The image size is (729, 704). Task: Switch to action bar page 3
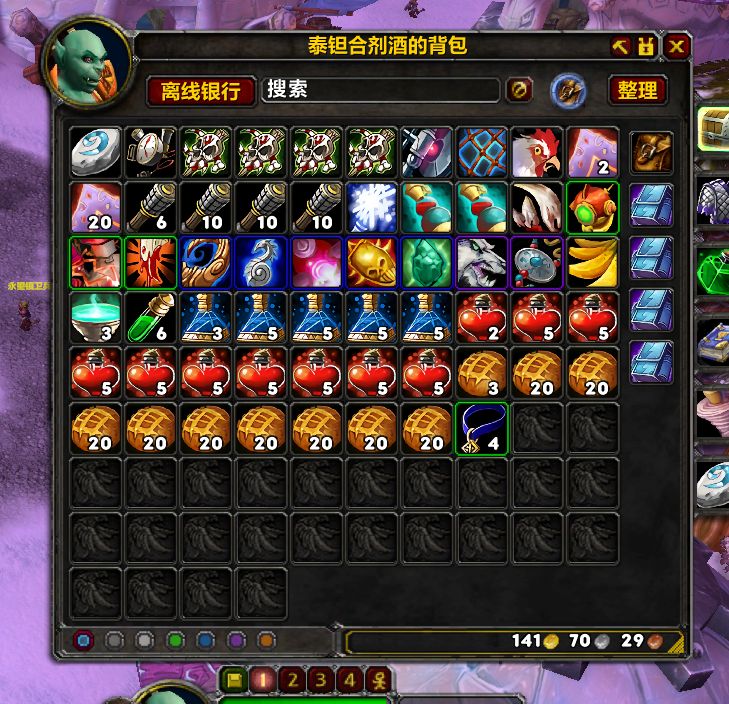tap(322, 681)
